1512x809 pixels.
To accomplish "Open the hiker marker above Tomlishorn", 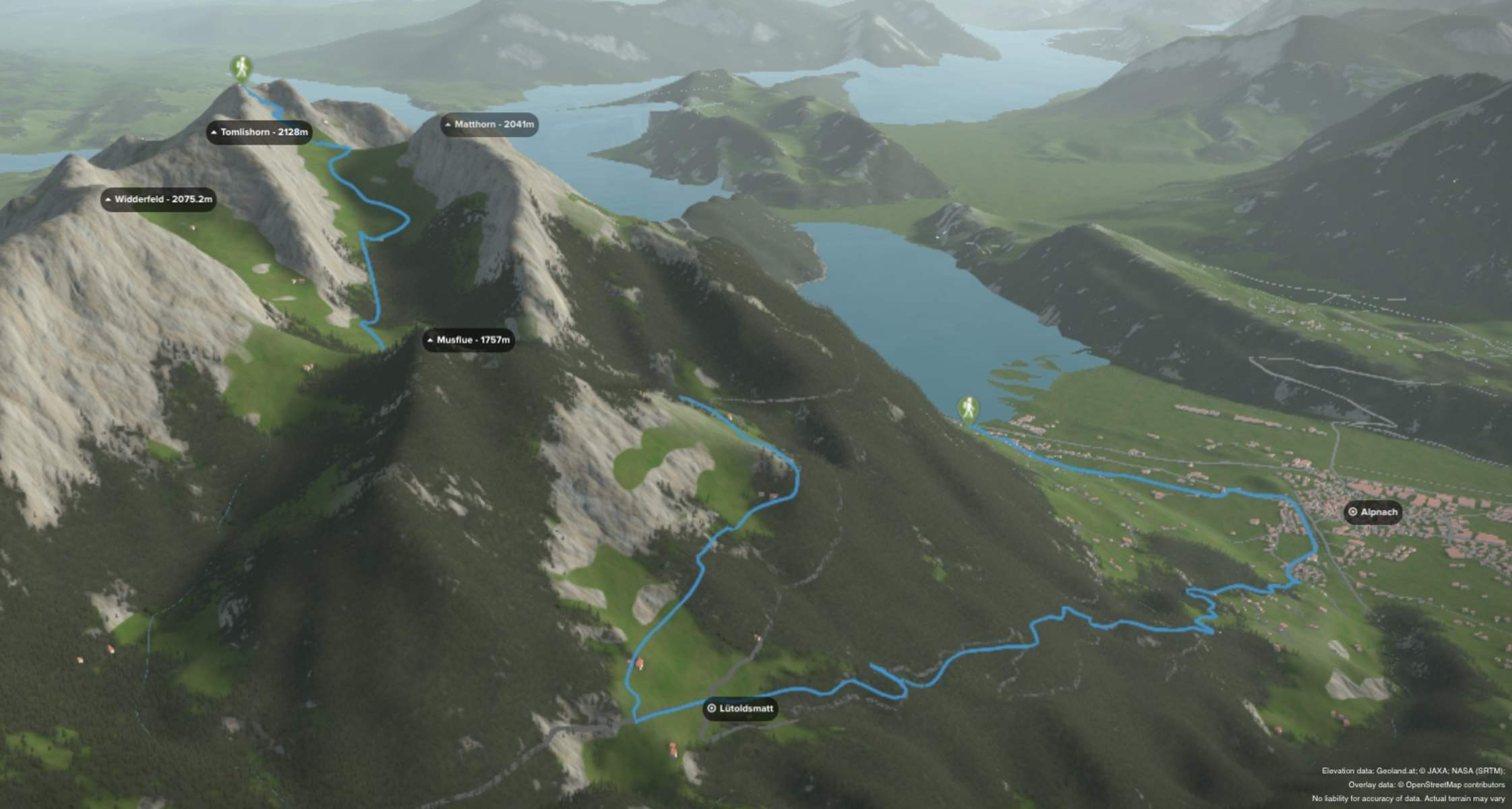I will (x=241, y=69).
